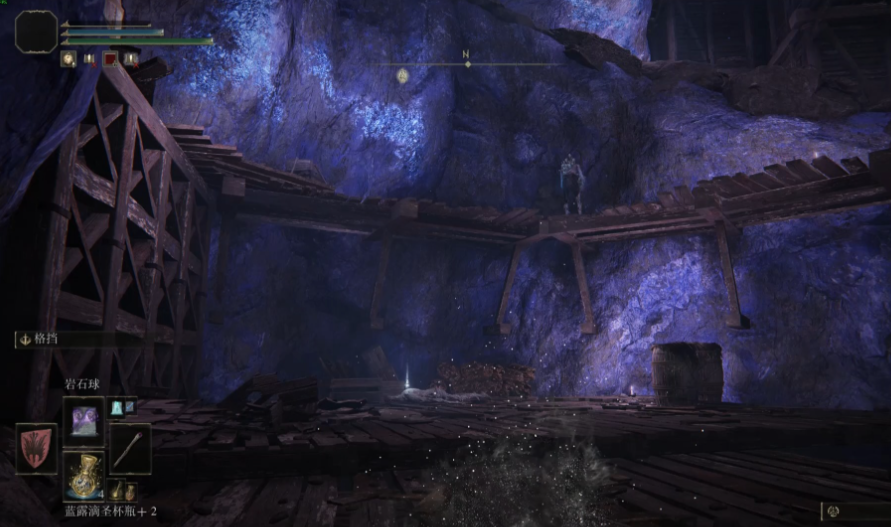Click the empty octagonal frame beside status bars

click(x=36, y=31)
